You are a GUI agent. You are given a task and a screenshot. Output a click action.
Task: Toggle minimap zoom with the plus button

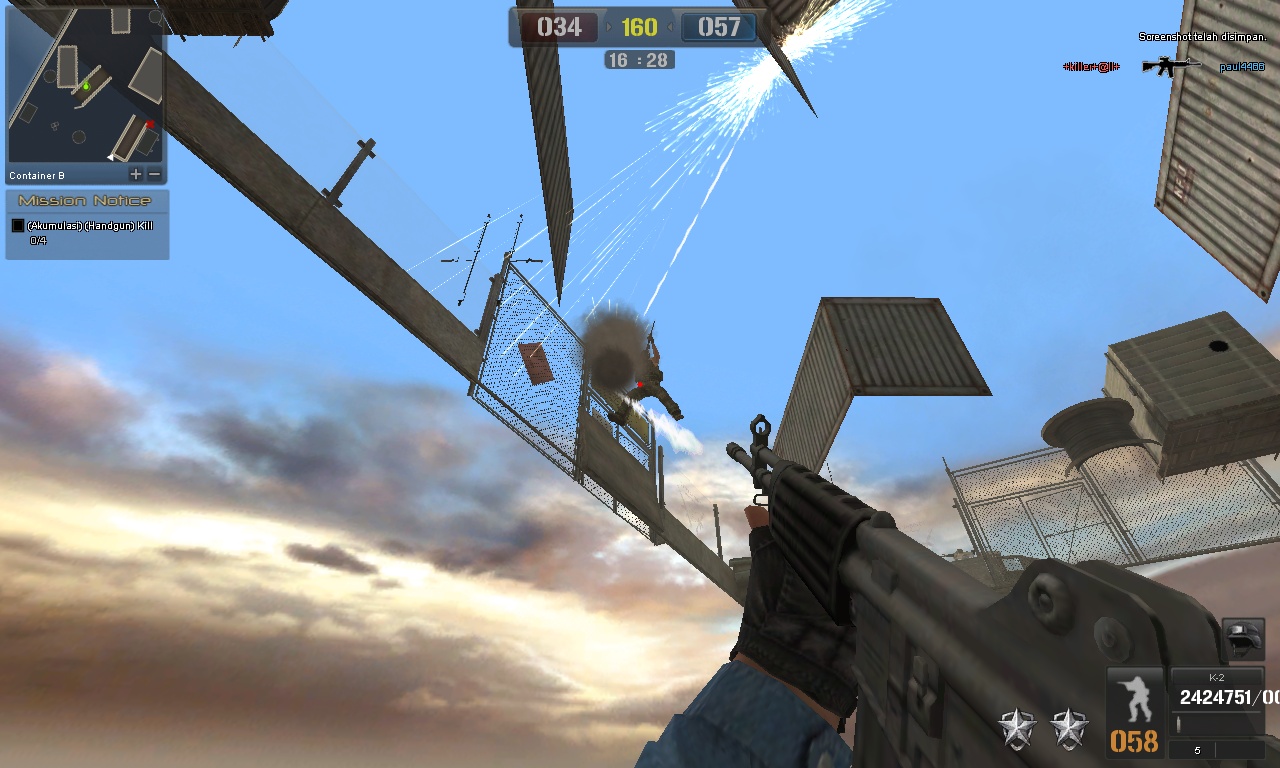tap(134, 173)
